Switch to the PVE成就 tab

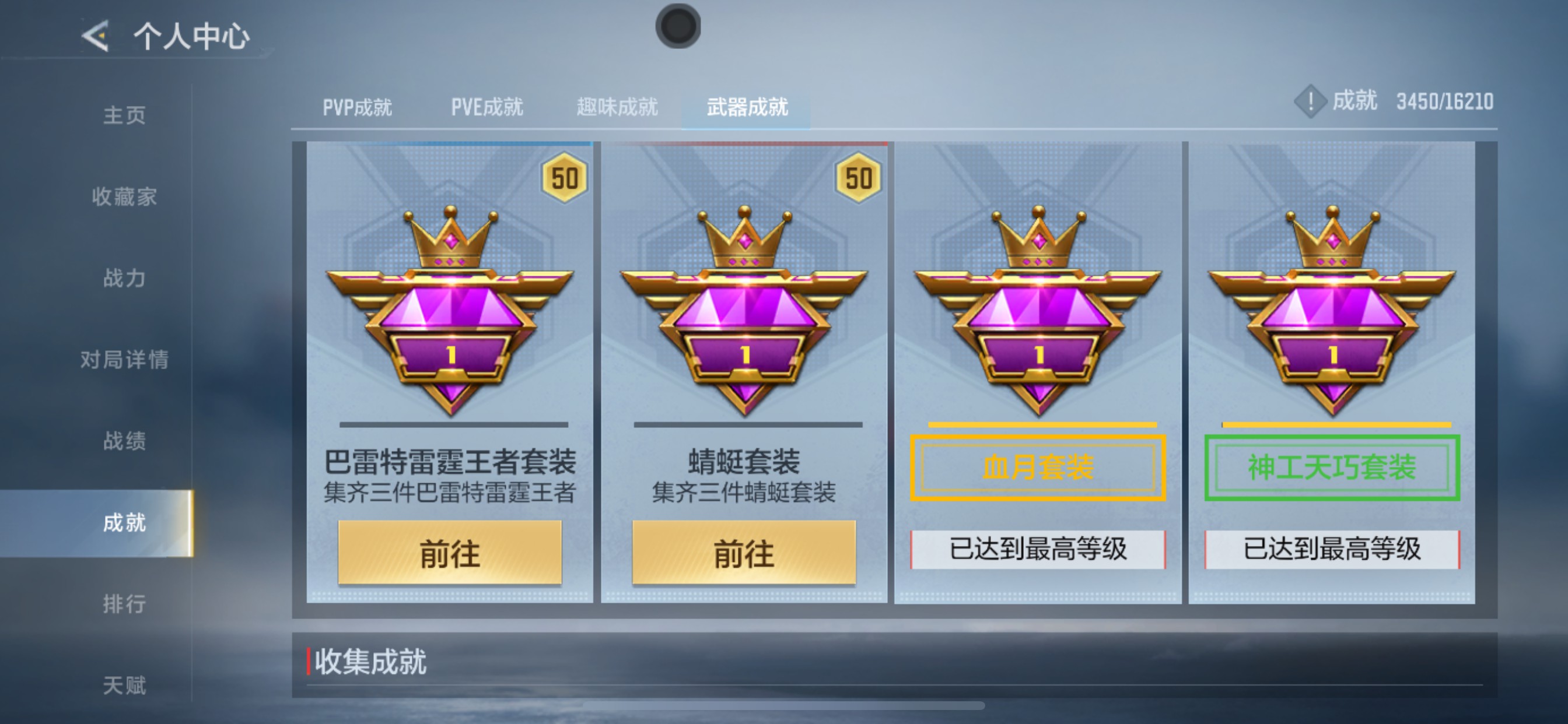[x=487, y=107]
